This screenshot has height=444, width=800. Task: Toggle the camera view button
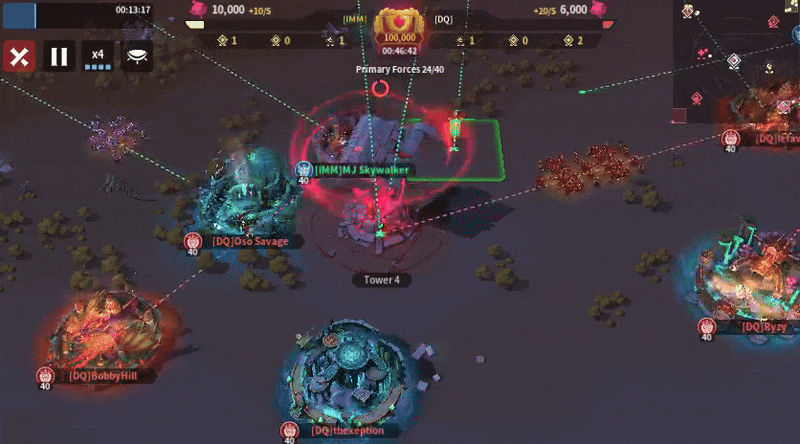tap(137, 55)
